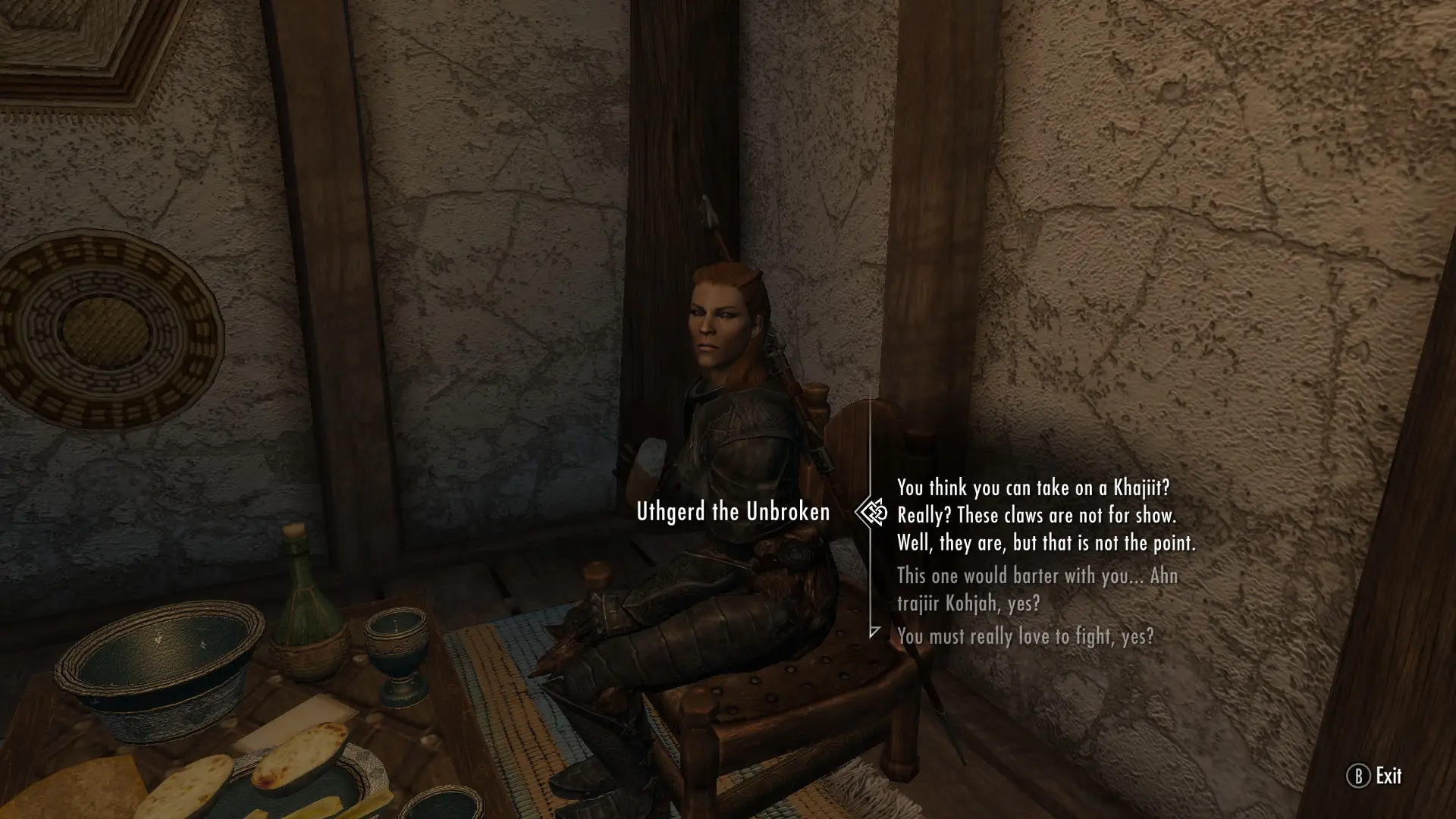1456x819 pixels.
Task: Click the dialogue list down arrow
Action: point(874,632)
